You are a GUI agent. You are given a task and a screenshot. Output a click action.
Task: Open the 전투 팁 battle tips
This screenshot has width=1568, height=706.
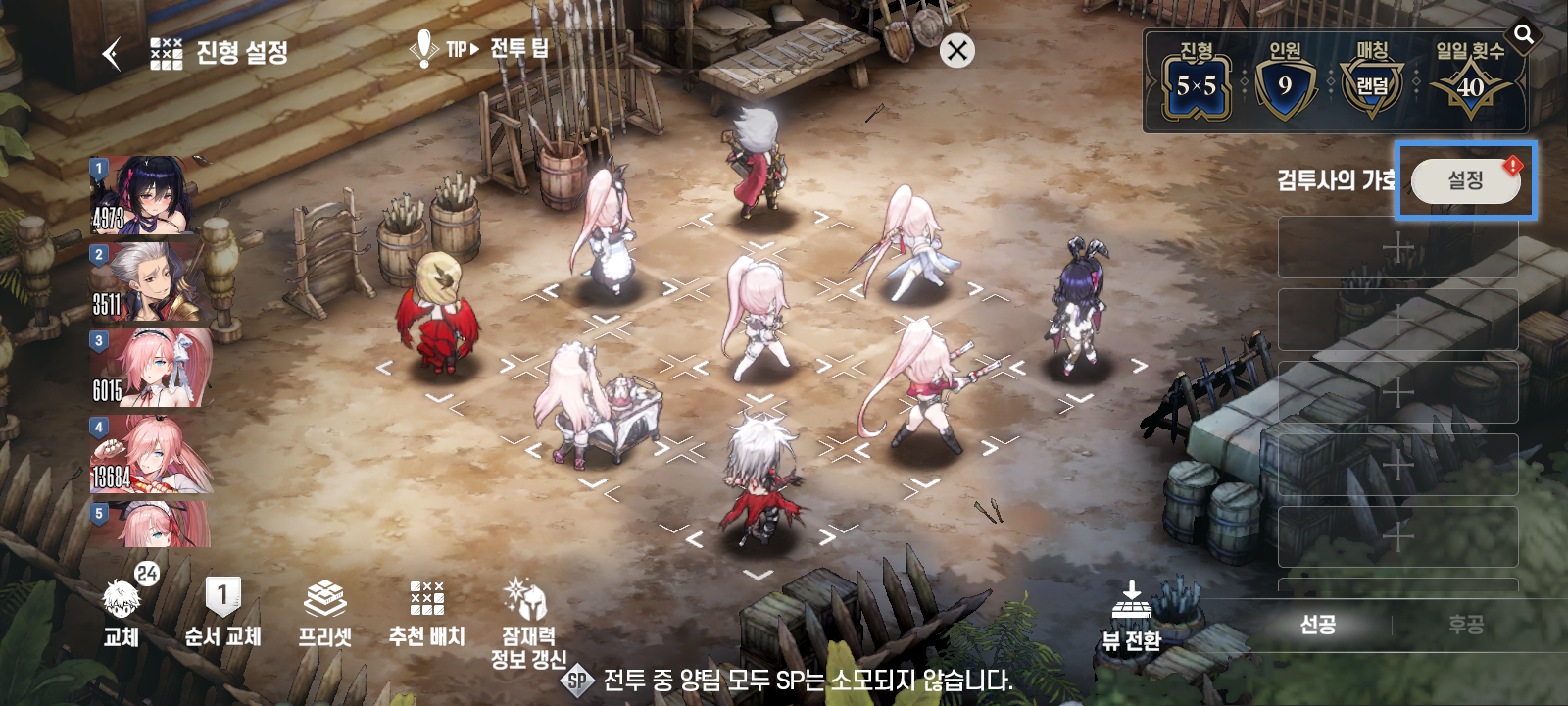click(x=481, y=49)
